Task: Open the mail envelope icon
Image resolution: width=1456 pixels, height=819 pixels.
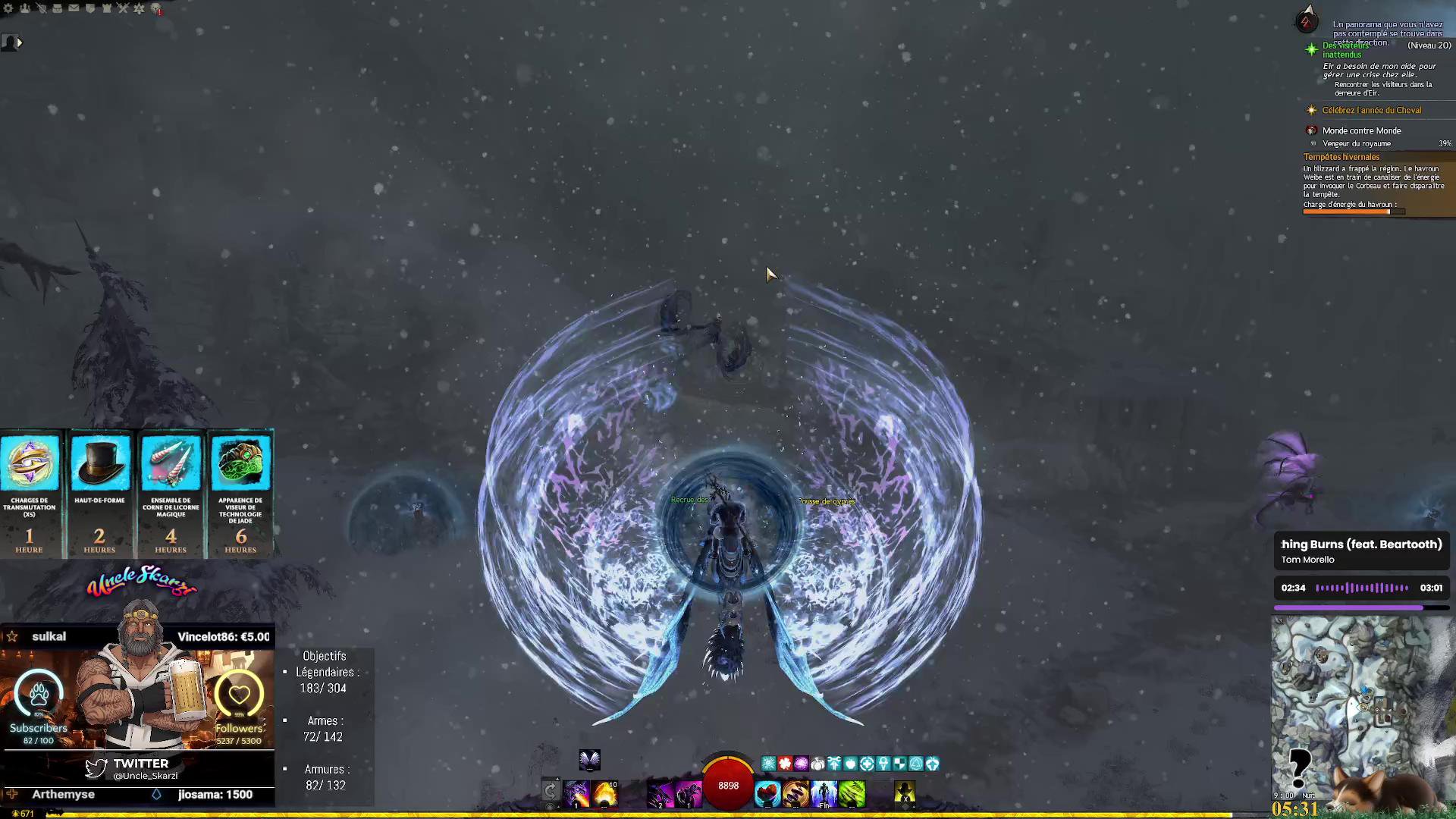Action: (74, 8)
